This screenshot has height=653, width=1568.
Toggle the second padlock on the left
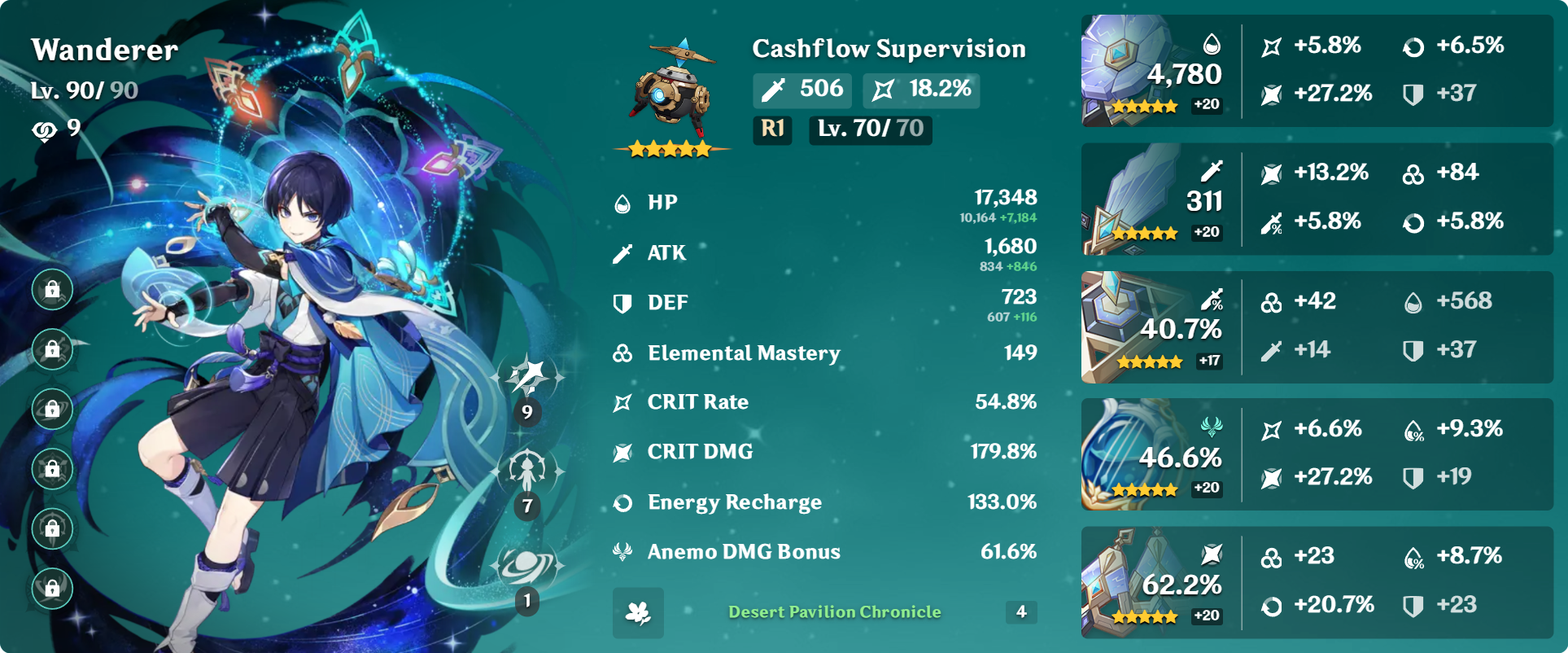tap(51, 349)
